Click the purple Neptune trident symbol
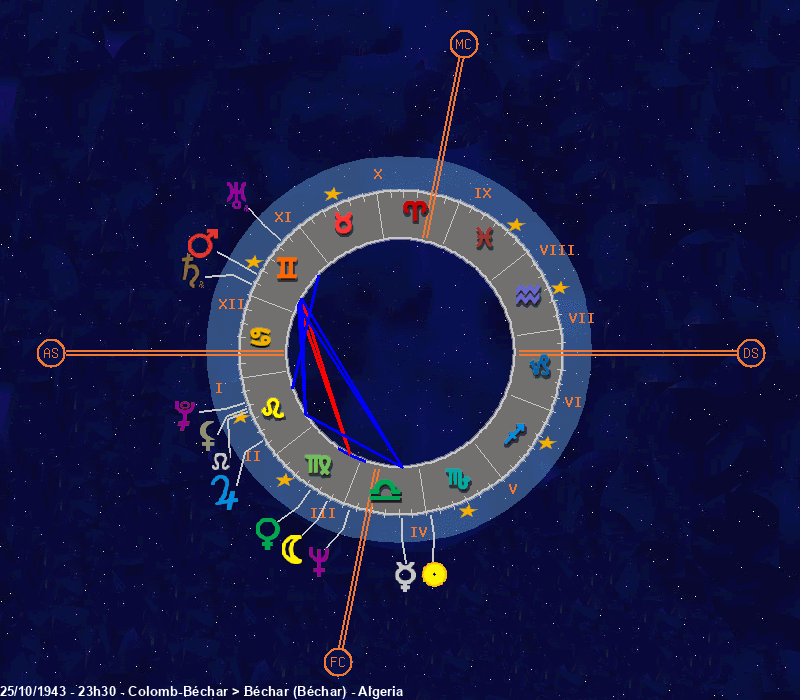The width and height of the screenshot is (800, 700). pyautogui.click(x=320, y=560)
